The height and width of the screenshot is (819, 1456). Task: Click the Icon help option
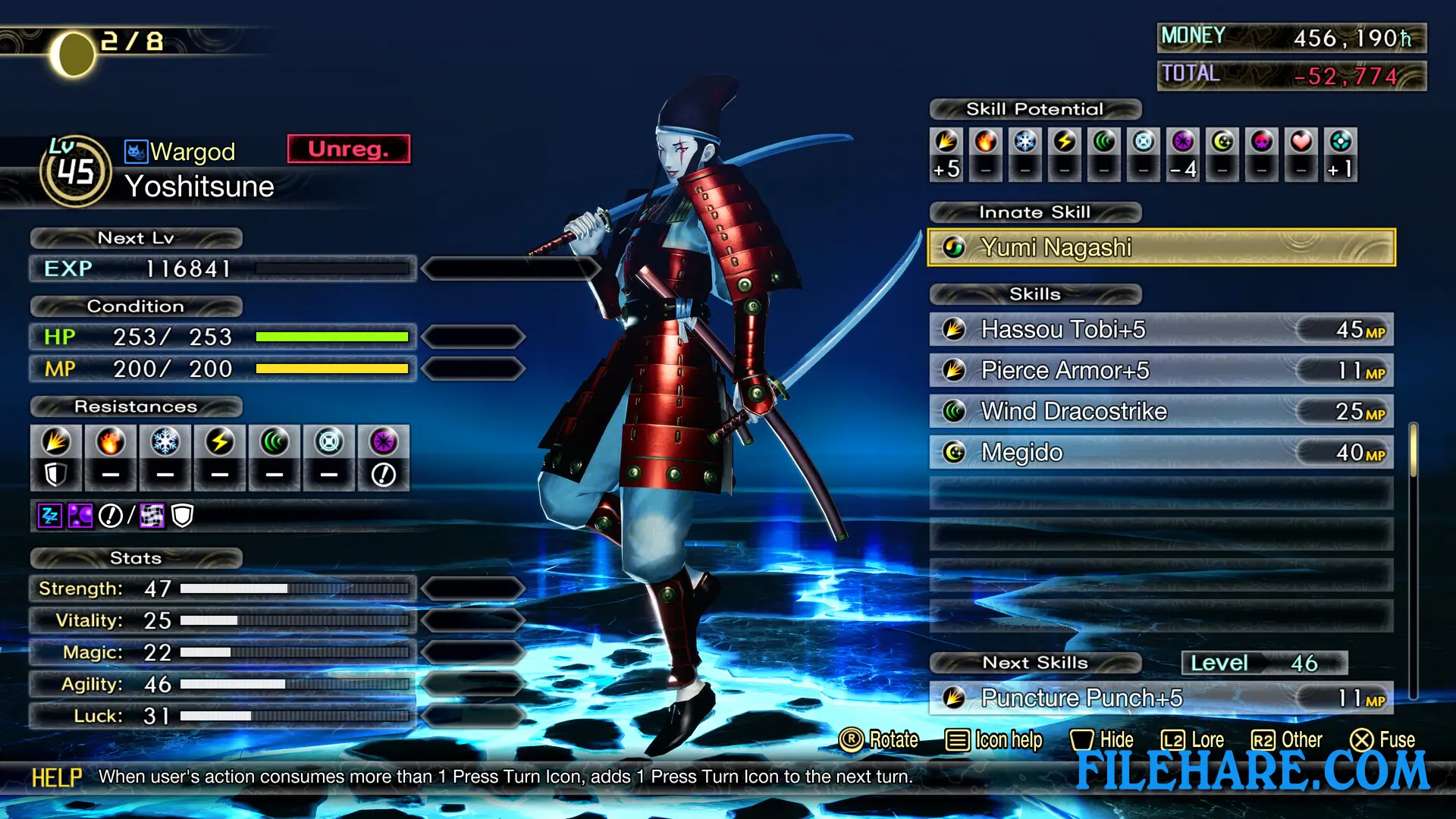click(994, 739)
